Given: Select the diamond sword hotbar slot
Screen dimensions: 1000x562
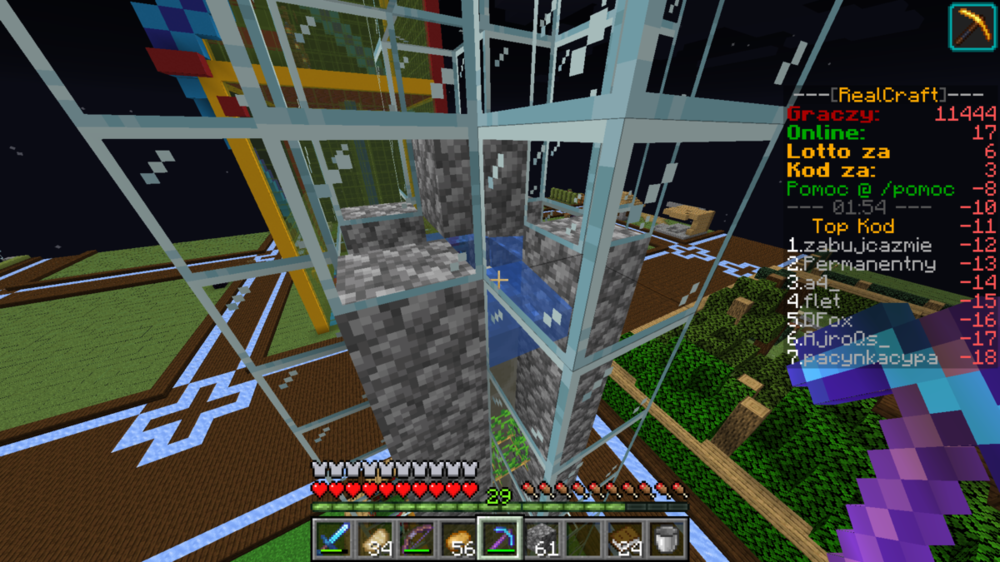Looking at the screenshot, I should point(334,538).
